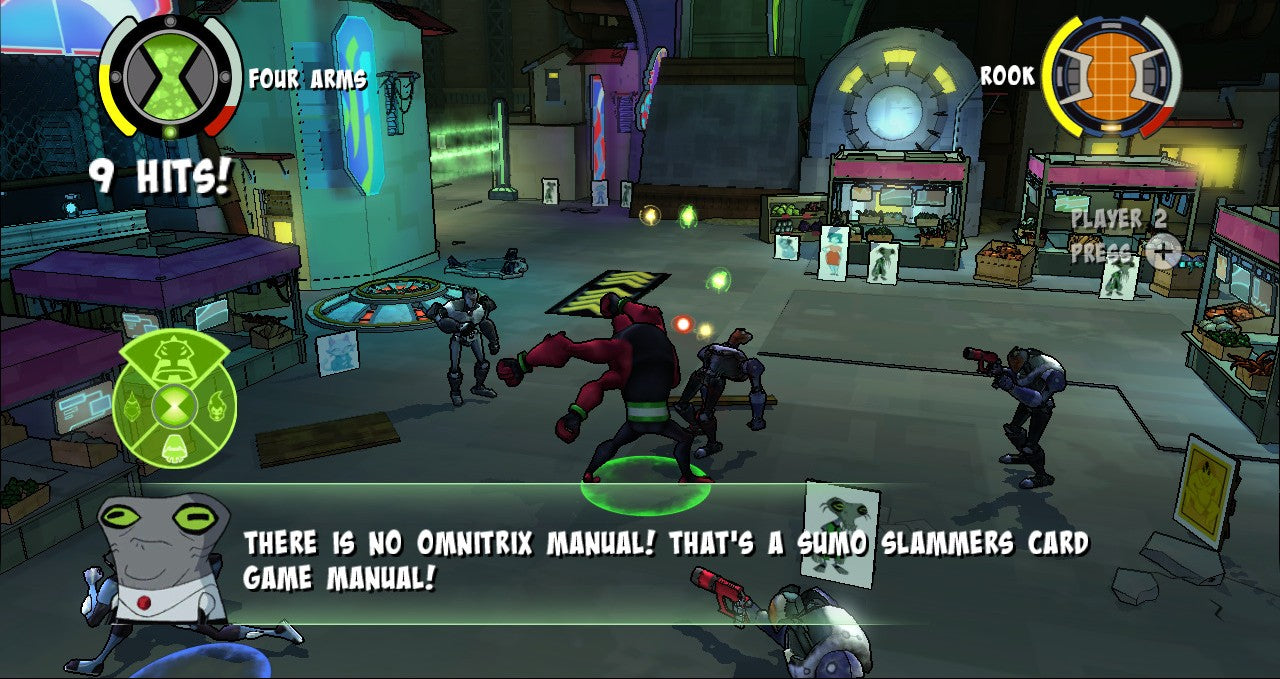Image resolution: width=1280 pixels, height=679 pixels.
Task: Switch to Diamondhead on the alien wheel
Action: coord(132,407)
